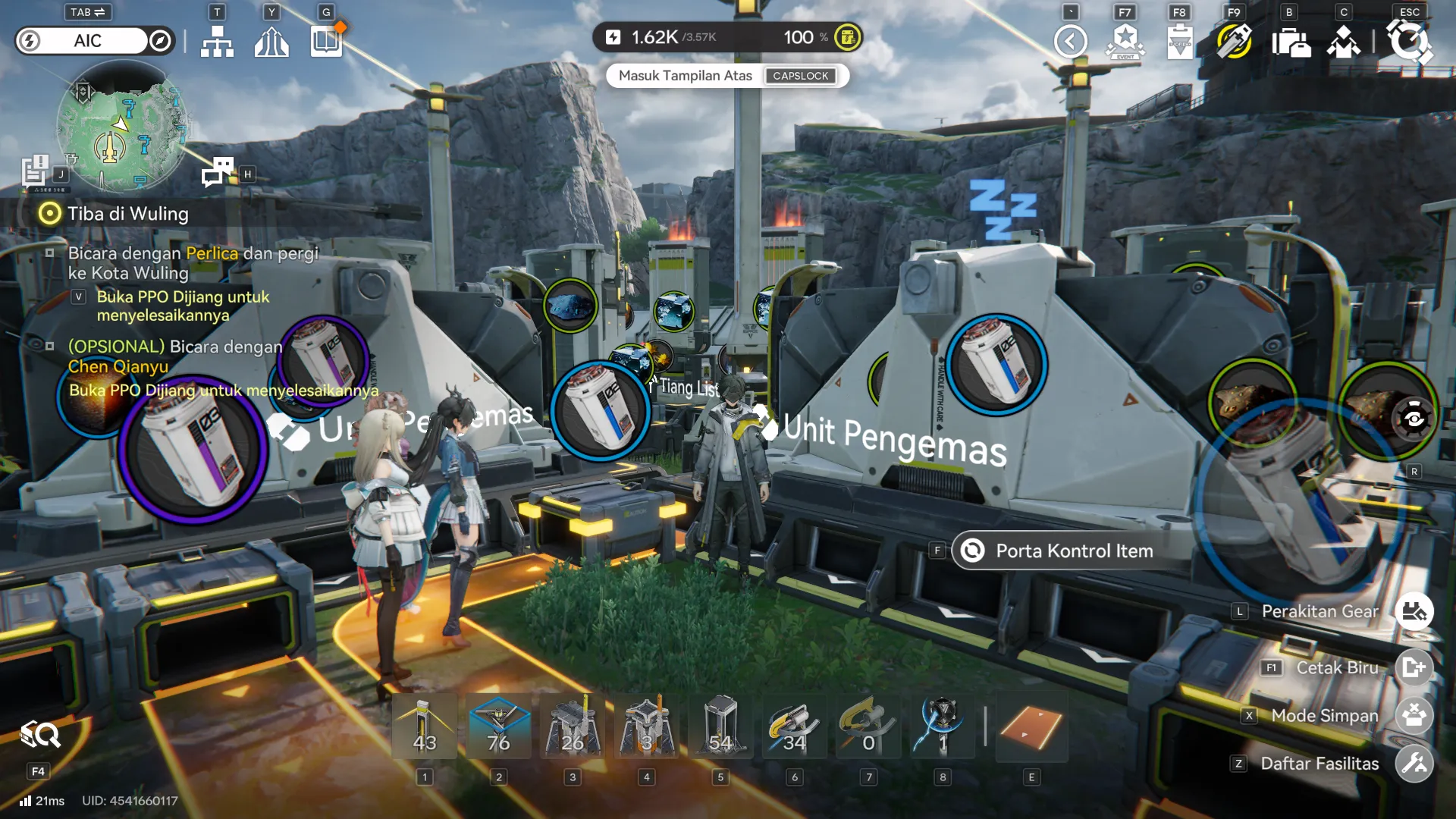Select hotbar slot with count 54
This screenshot has width=1456, height=819.
(x=720, y=726)
